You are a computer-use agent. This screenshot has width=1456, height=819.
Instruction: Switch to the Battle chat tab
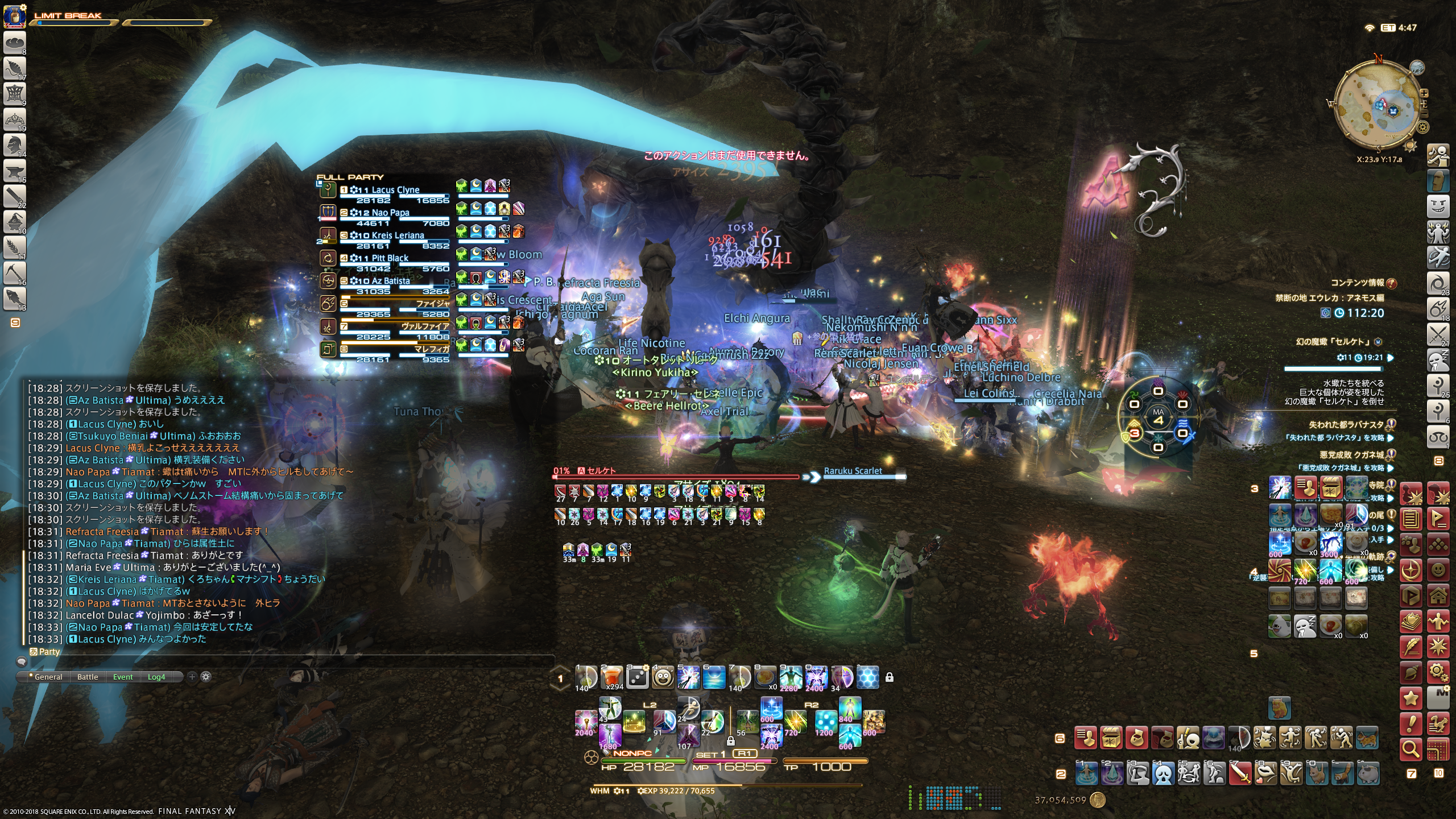point(88,677)
